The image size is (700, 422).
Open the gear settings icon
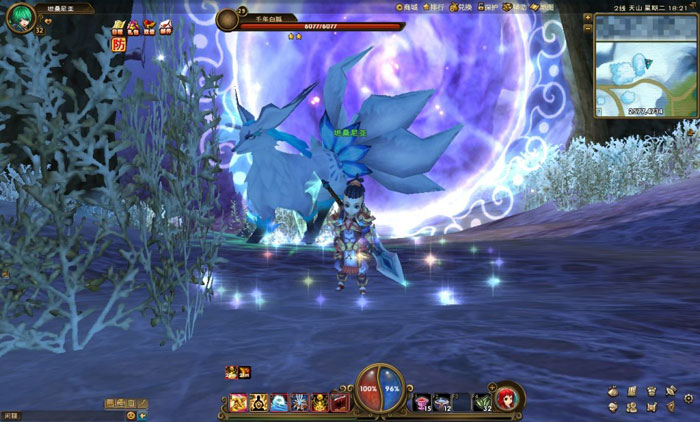[688, 398]
